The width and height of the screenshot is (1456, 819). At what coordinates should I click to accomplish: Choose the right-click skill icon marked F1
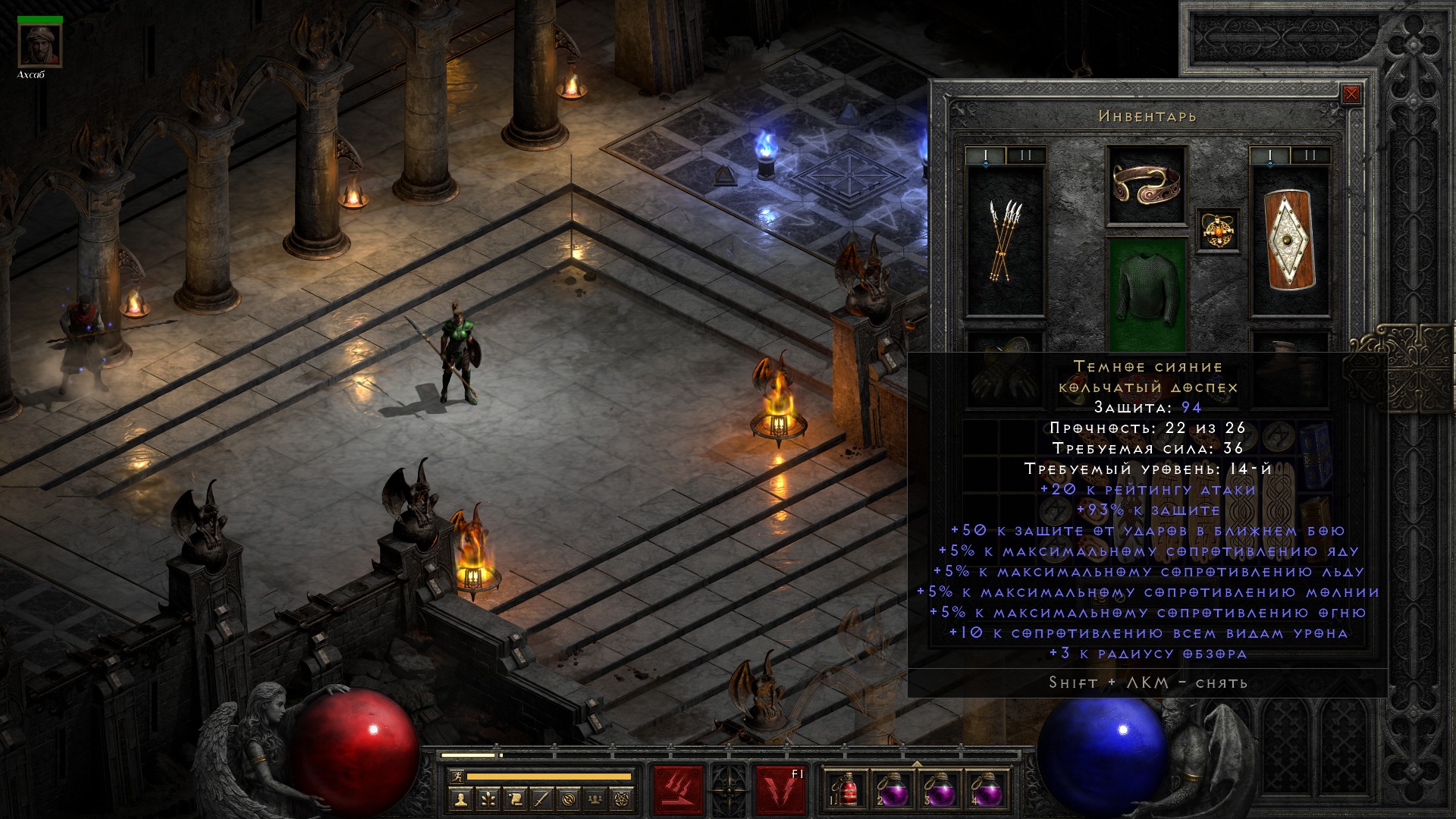[780, 789]
